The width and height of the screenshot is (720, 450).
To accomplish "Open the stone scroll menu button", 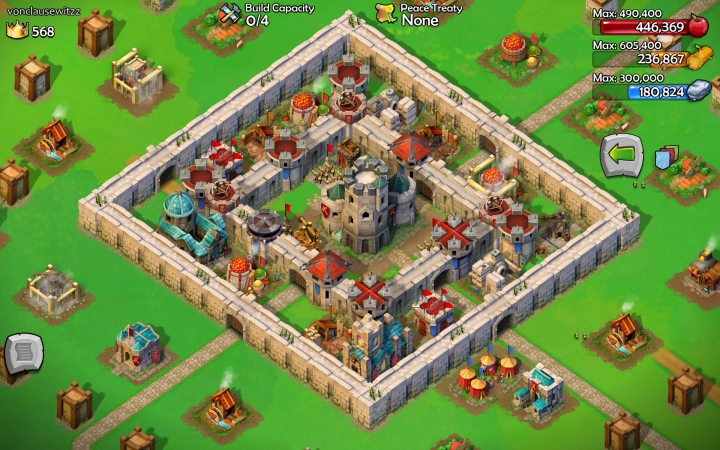I will click(24, 354).
